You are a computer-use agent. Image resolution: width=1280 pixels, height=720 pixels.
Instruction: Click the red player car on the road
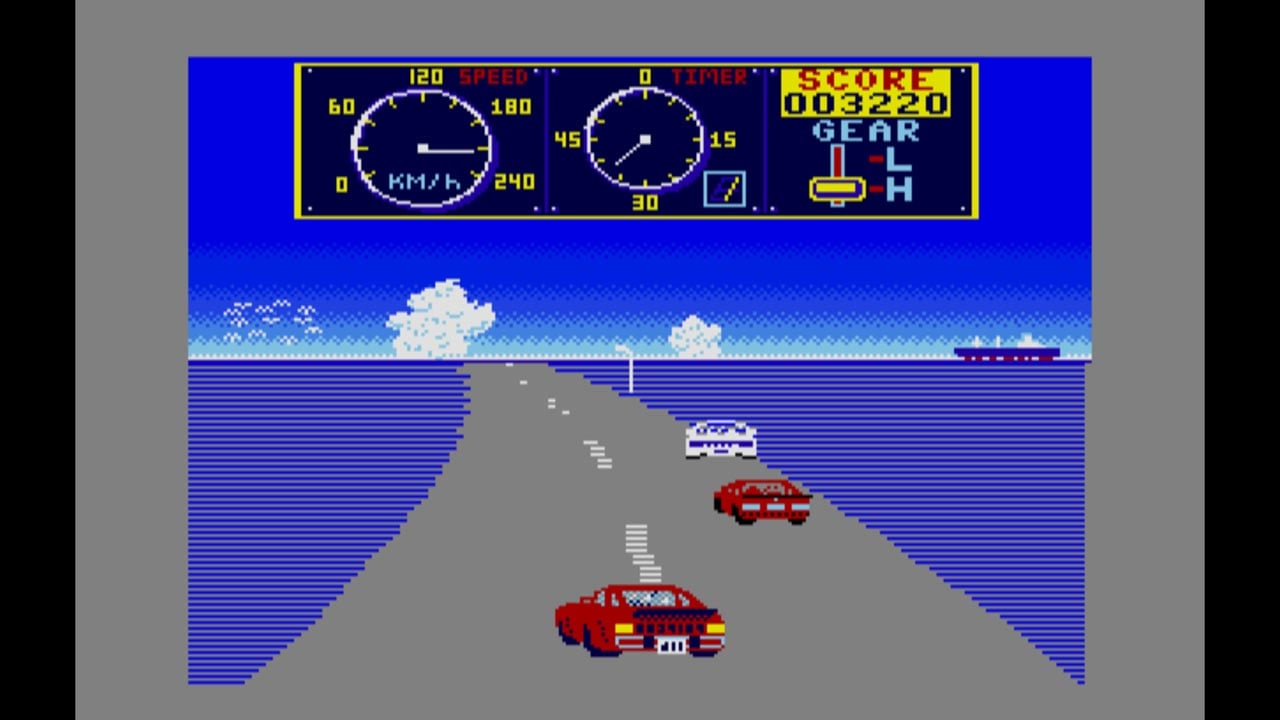pos(640,620)
